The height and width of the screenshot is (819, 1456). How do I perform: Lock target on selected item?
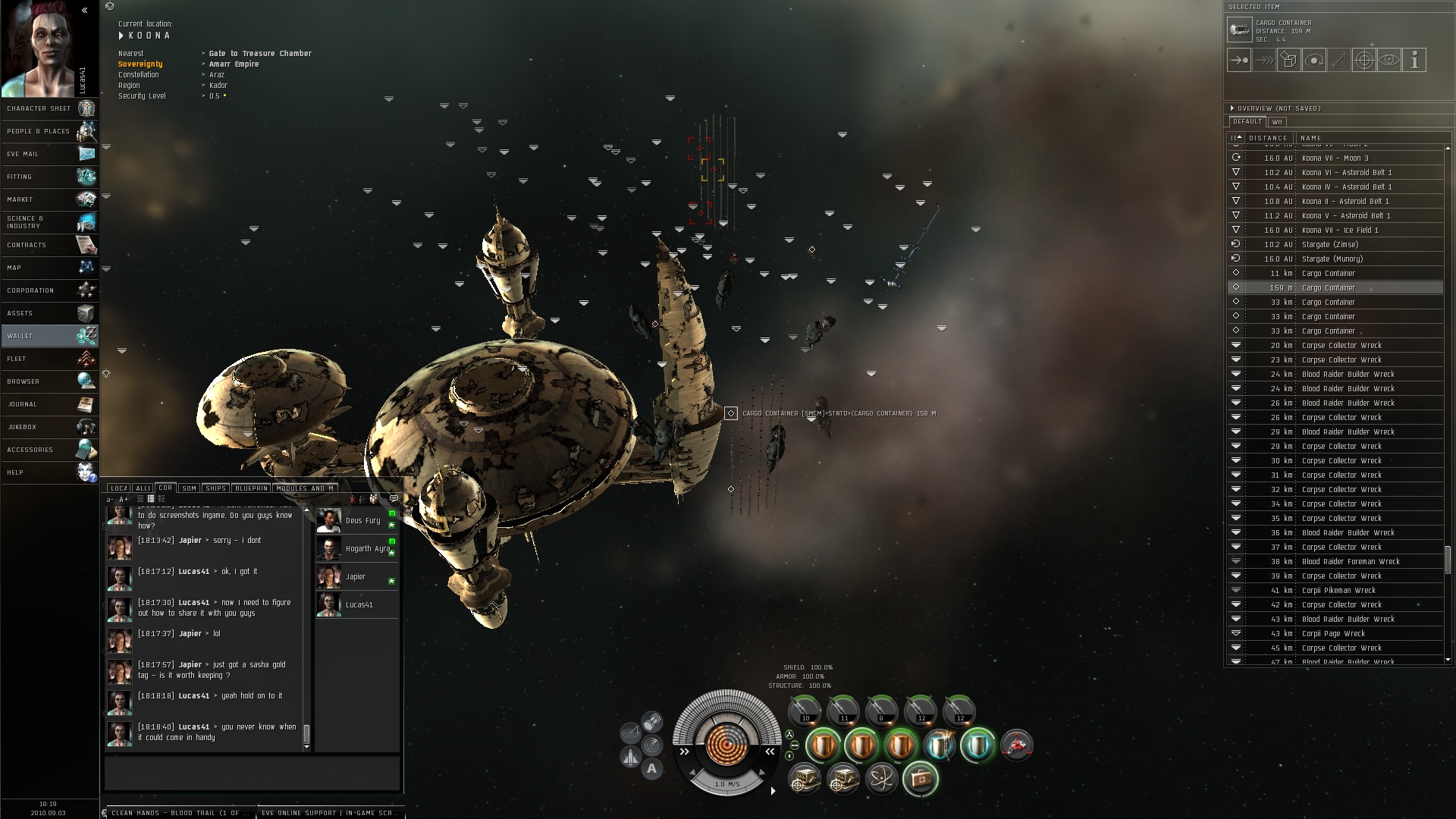1363,60
